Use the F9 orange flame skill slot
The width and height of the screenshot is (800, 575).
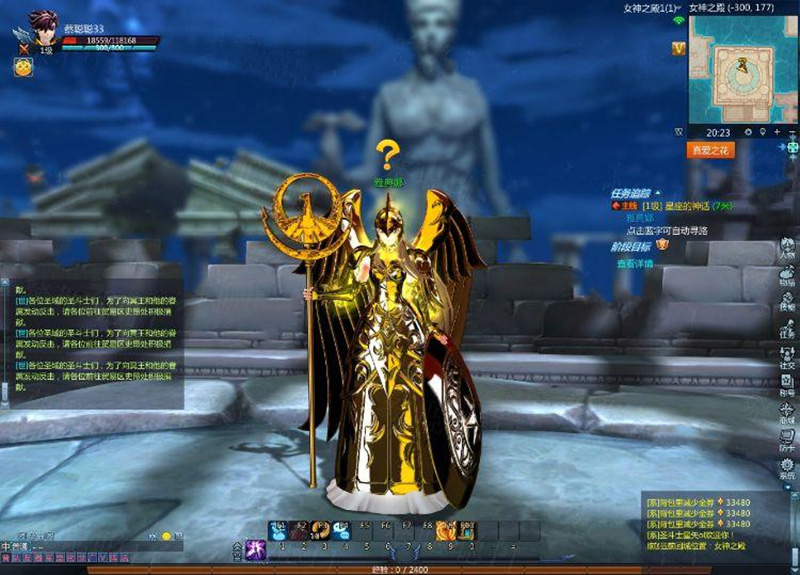[x=447, y=530]
